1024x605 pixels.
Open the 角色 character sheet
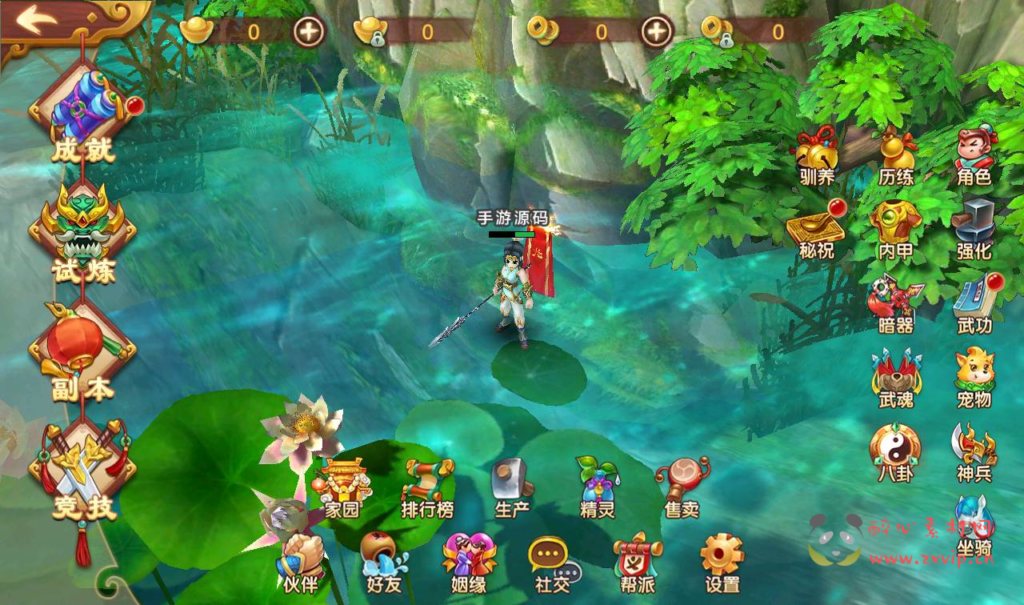[973, 155]
